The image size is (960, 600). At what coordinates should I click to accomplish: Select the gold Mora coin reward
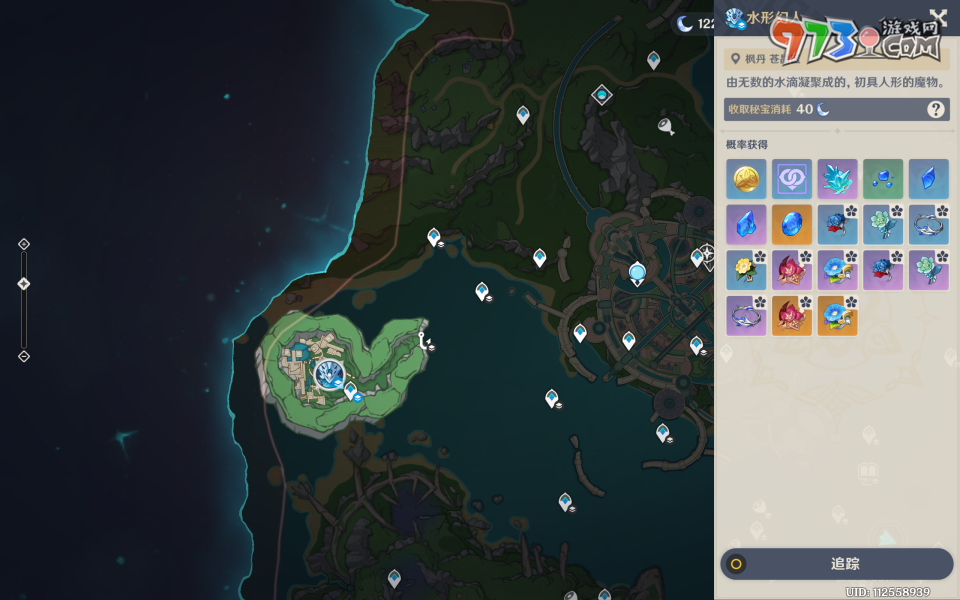tap(746, 179)
